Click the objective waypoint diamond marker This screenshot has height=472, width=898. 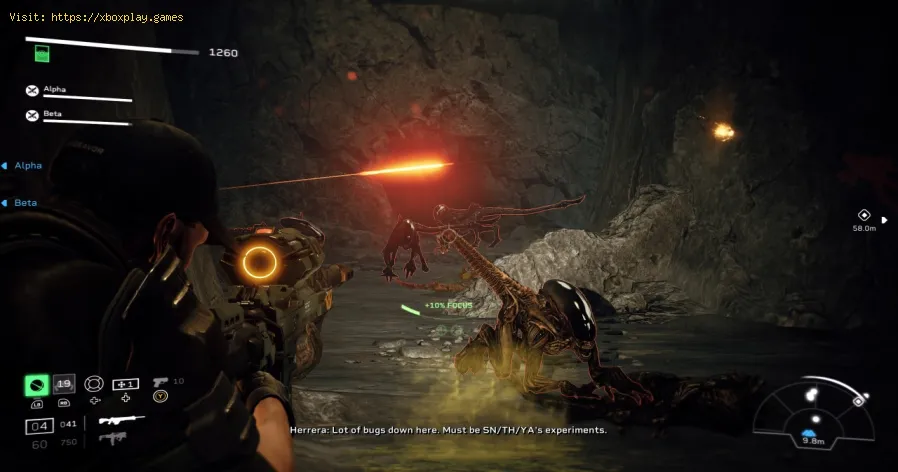(864, 215)
